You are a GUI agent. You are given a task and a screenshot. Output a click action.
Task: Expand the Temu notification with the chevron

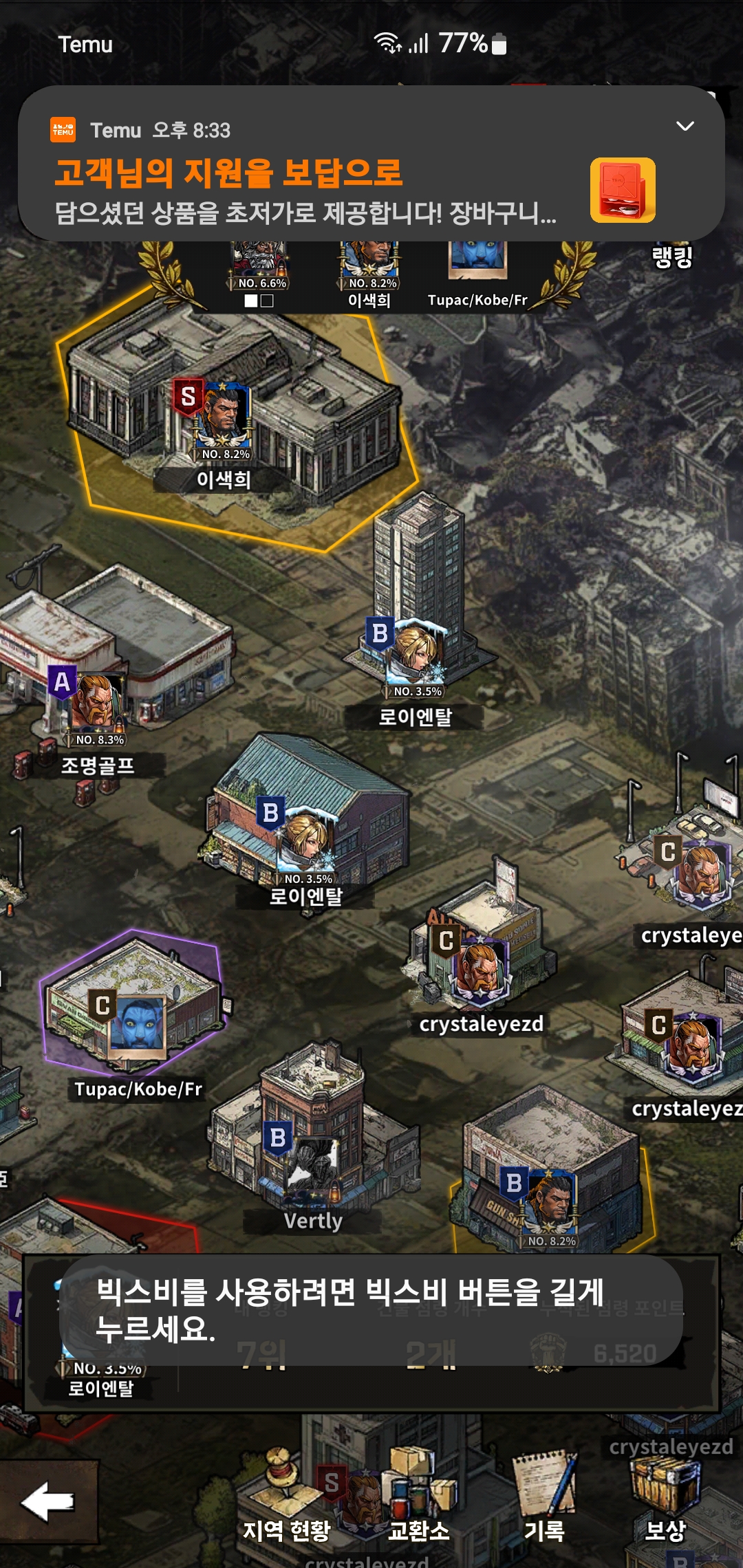pos(685,127)
